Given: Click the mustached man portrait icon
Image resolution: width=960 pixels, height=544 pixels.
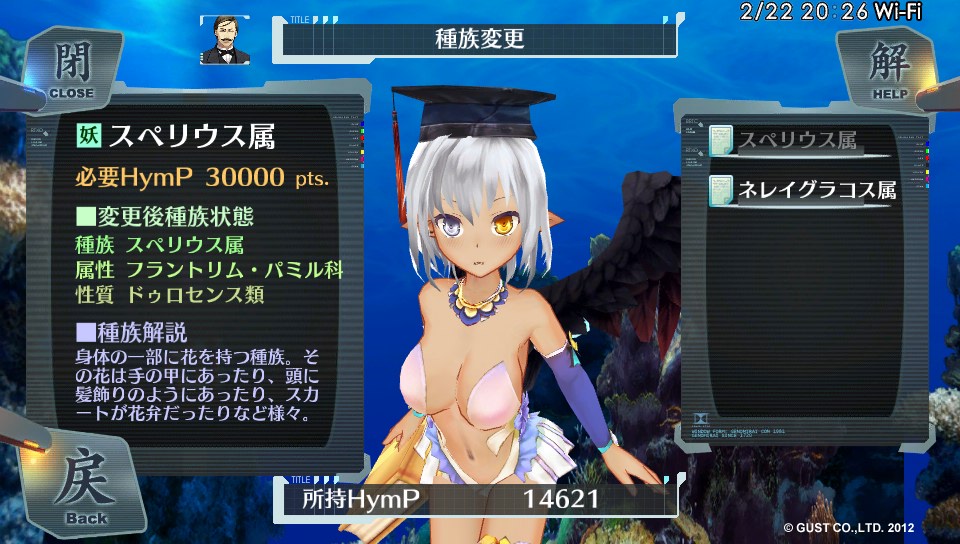Looking at the screenshot, I should pyautogui.click(x=224, y=40).
